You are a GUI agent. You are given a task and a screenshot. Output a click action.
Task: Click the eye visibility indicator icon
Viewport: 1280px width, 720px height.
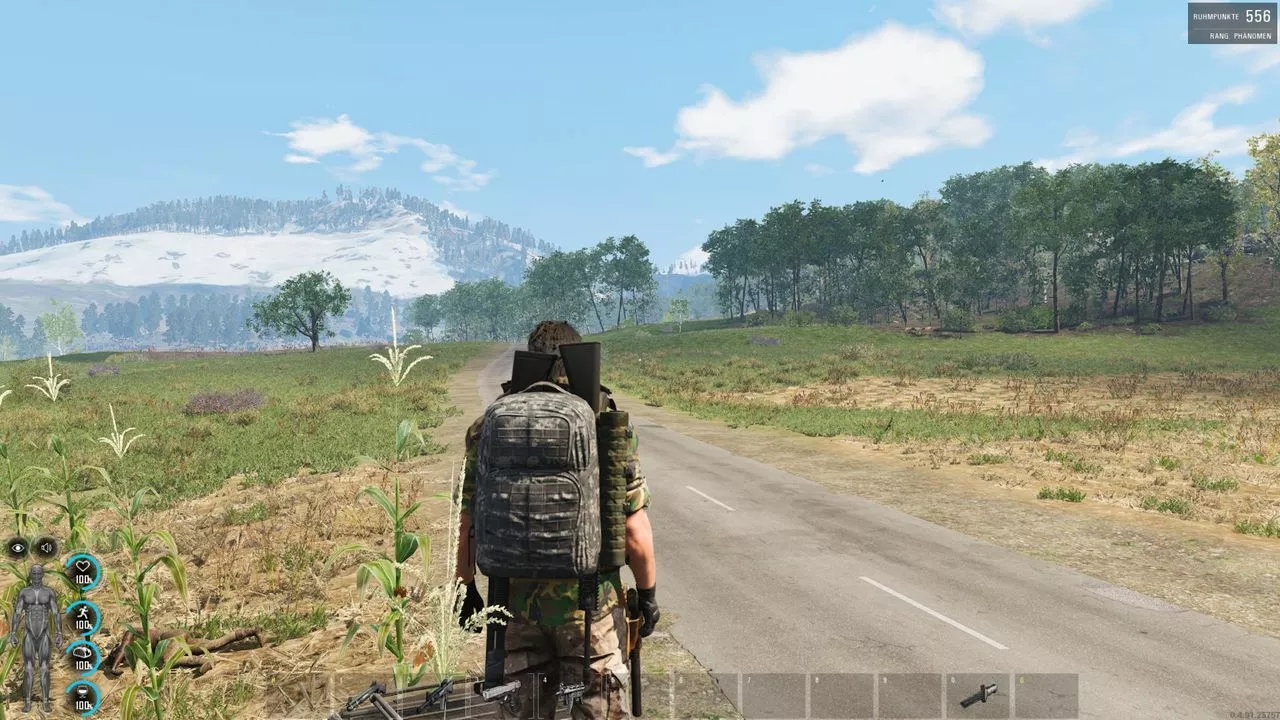[x=18, y=547]
